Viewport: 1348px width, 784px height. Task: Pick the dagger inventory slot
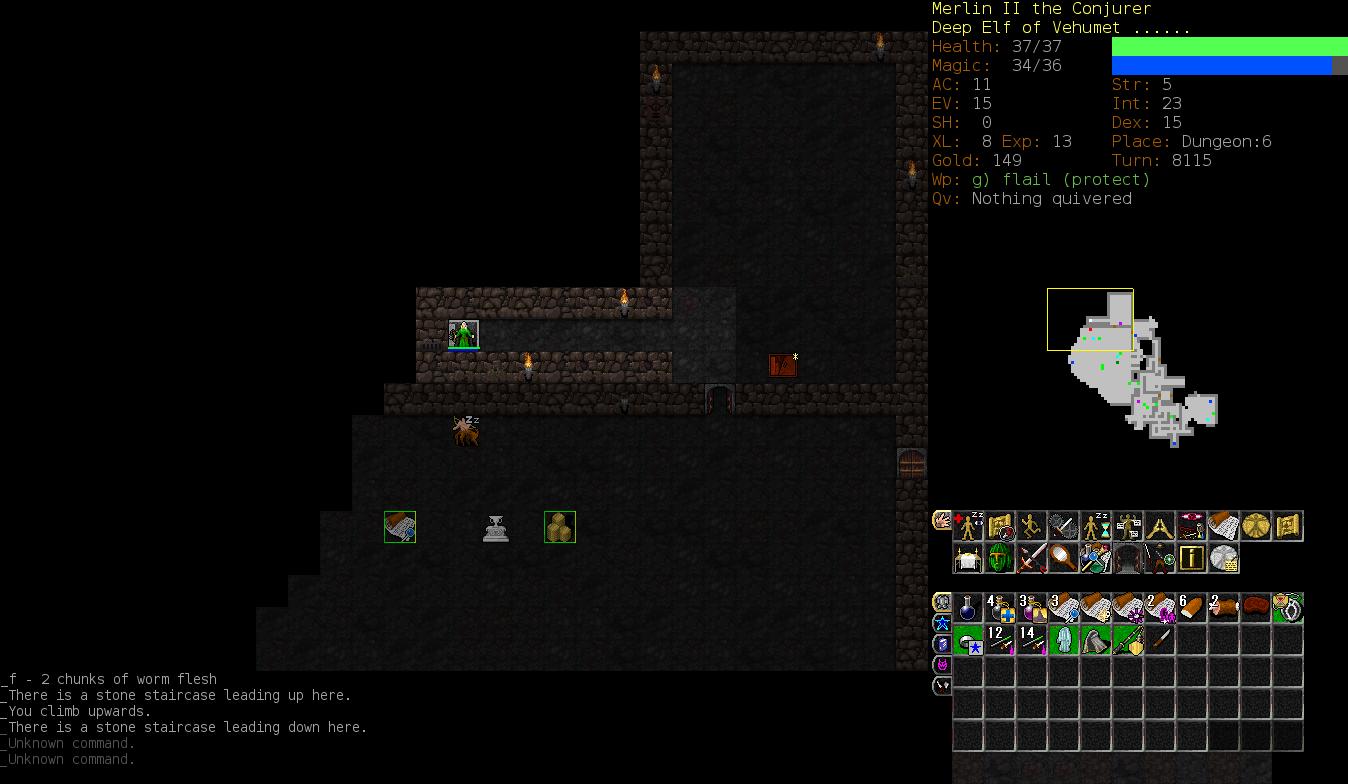coord(1160,640)
